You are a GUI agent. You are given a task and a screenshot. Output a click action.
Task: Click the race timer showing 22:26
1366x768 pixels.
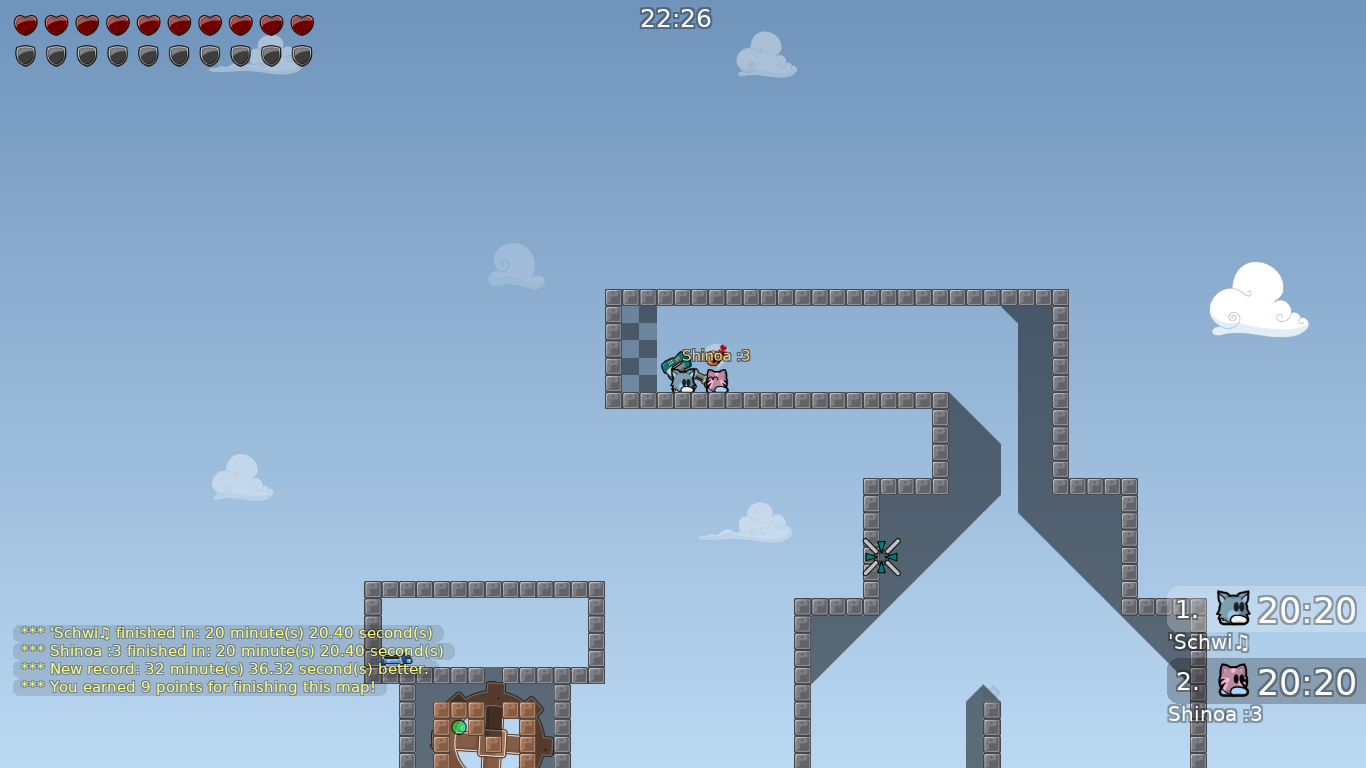(674, 18)
